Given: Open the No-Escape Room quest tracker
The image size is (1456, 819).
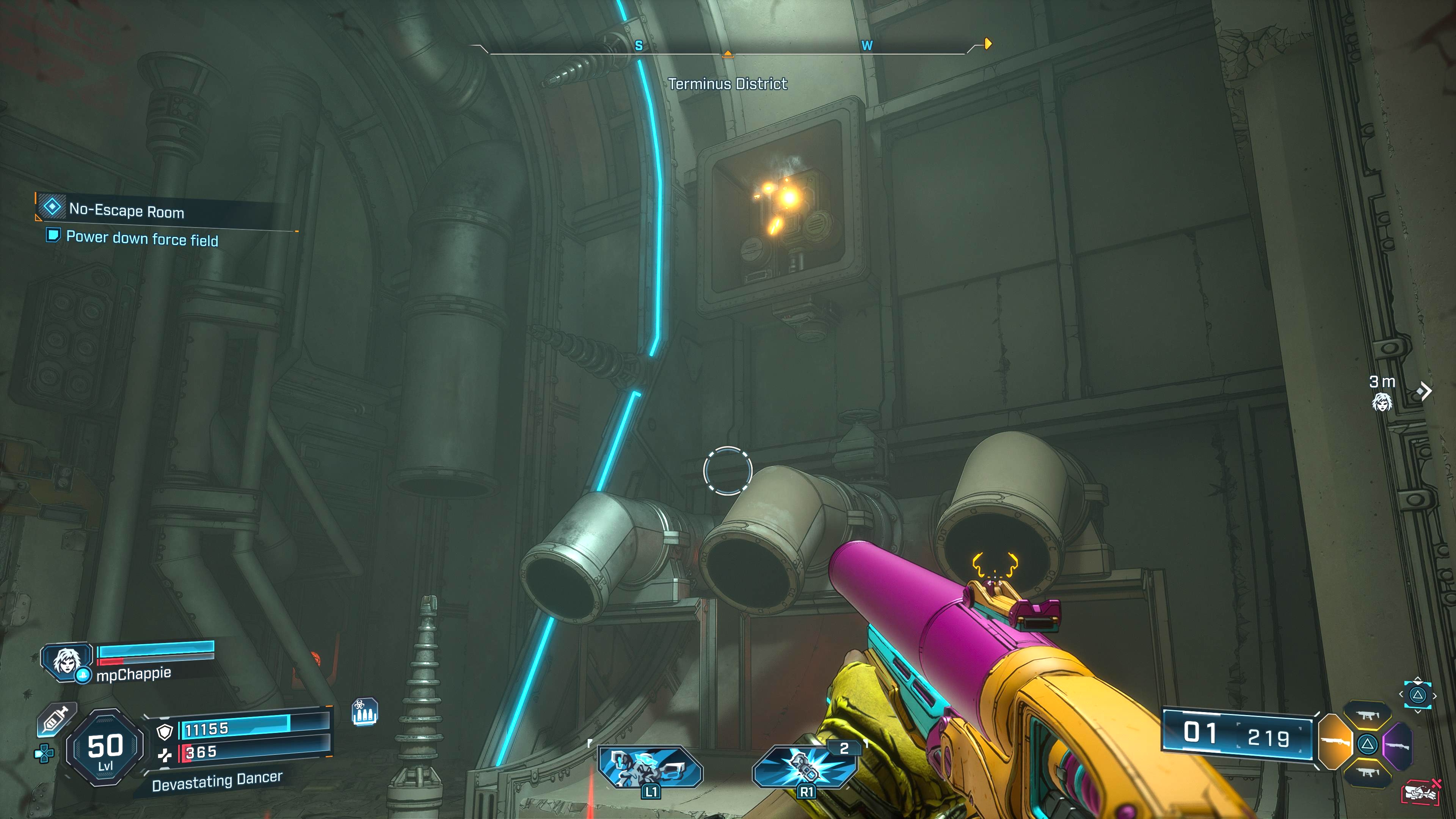Looking at the screenshot, I should [x=127, y=210].
